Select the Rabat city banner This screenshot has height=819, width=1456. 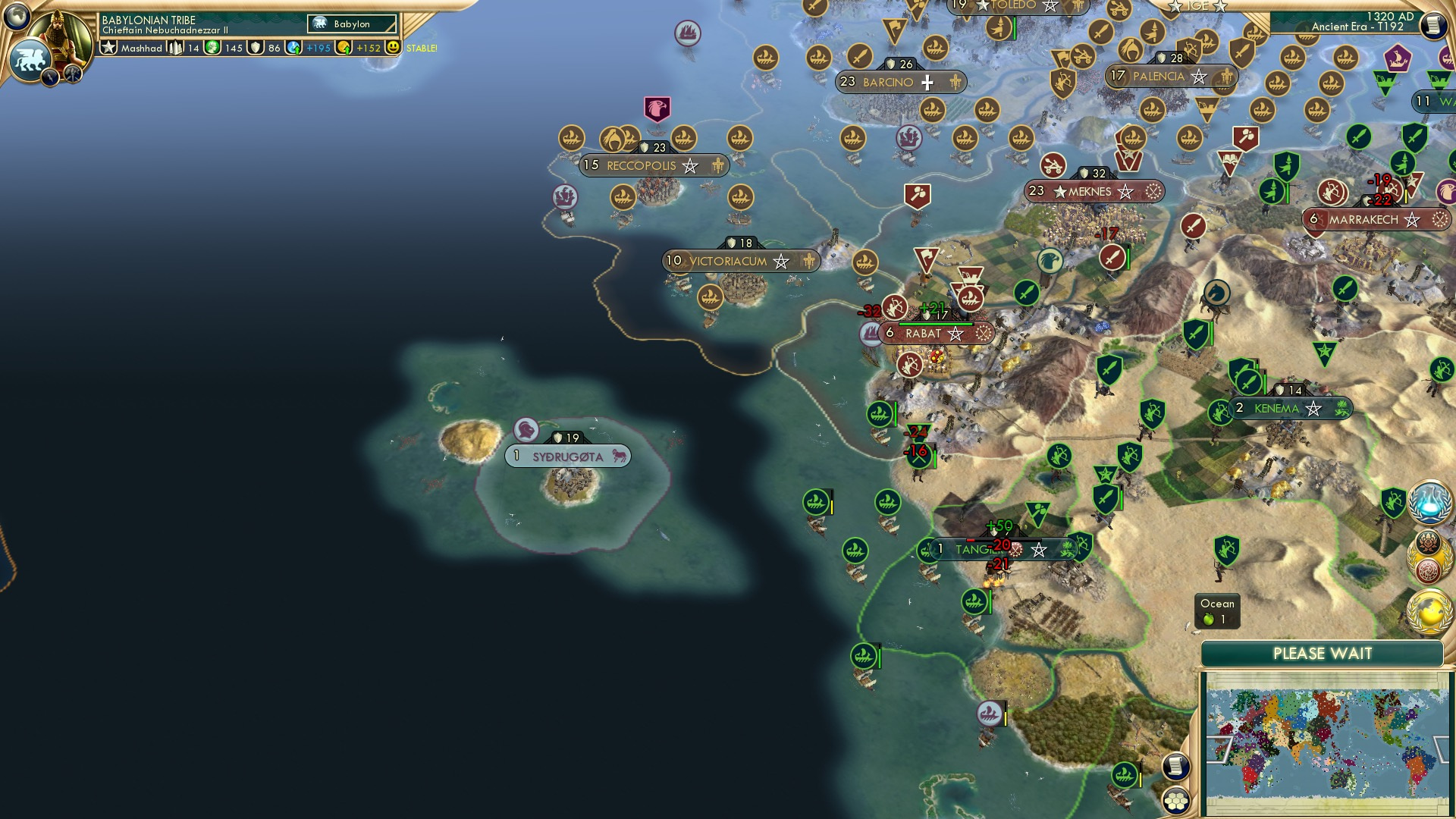[933, 333]
